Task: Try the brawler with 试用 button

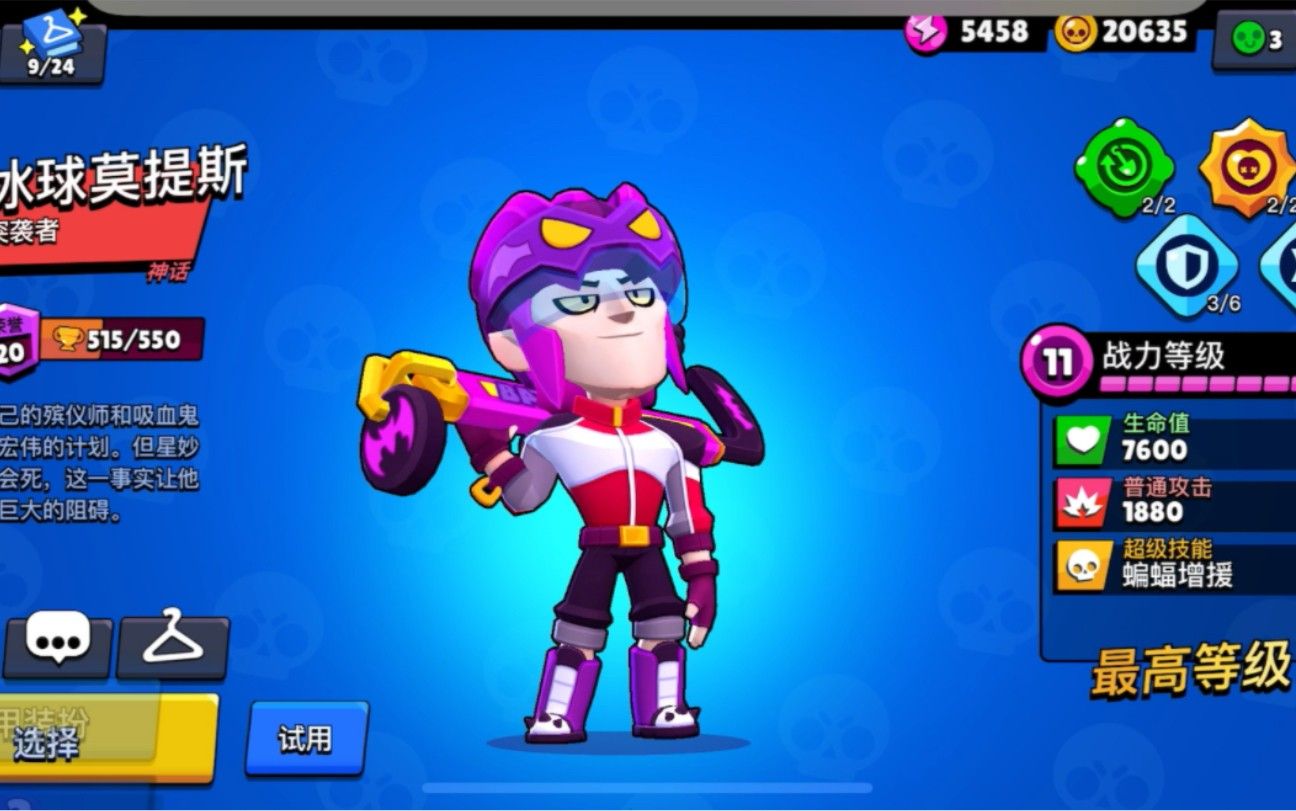Action: [x=306, y=740]
